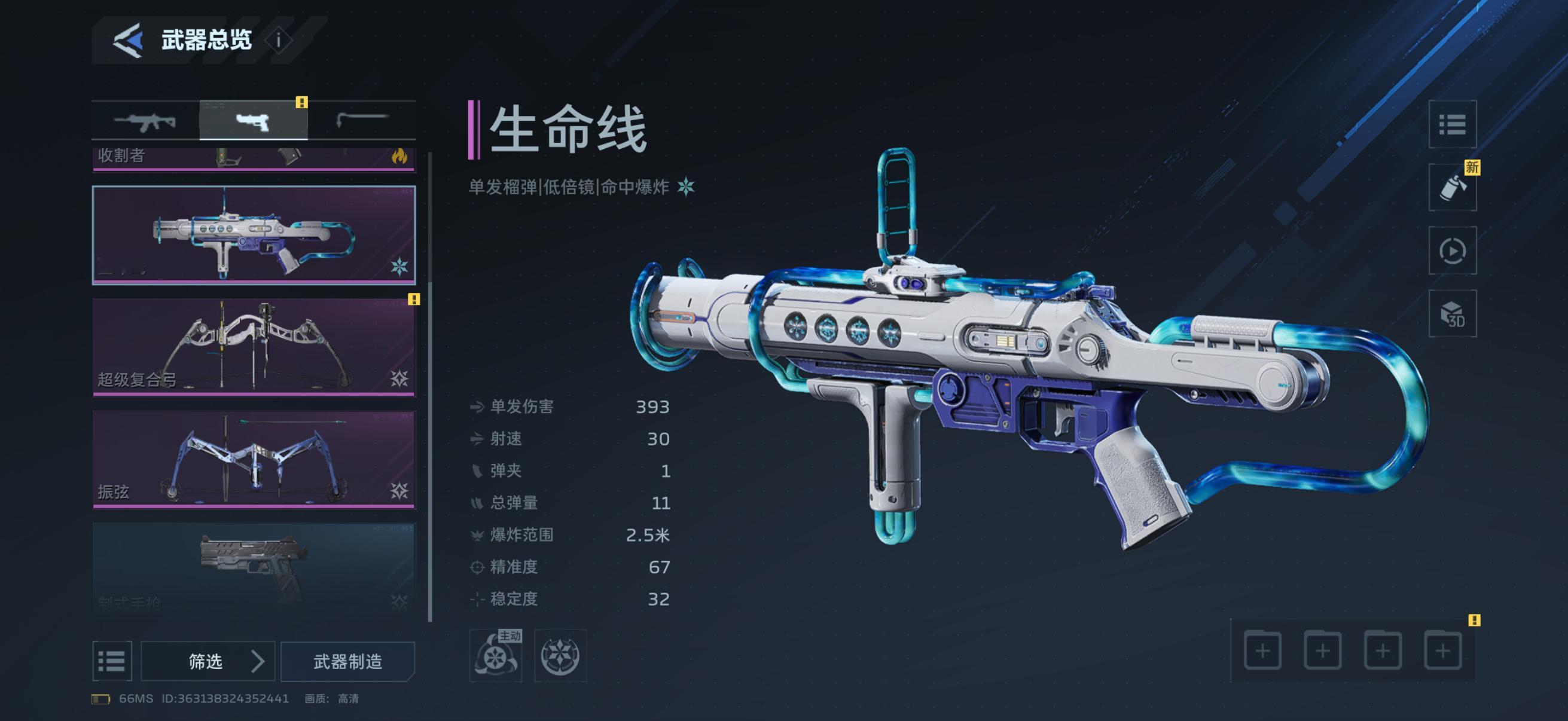View the snowflake passive trait icon

560,655
